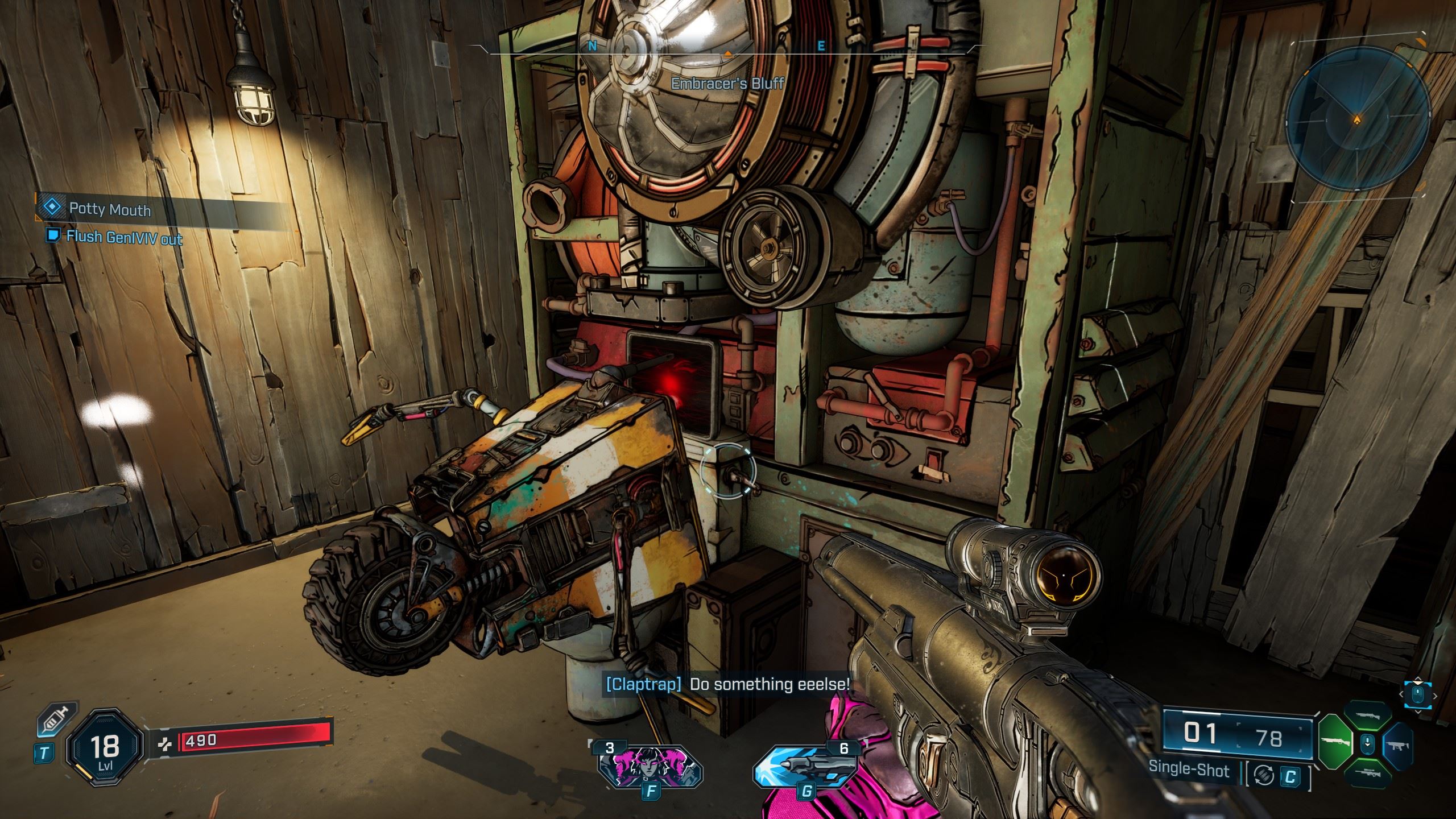The width and height of the screenshot is (1456, 819).
Task: Switch to the dark green shotgun slot
Action: pos(1367,716)
